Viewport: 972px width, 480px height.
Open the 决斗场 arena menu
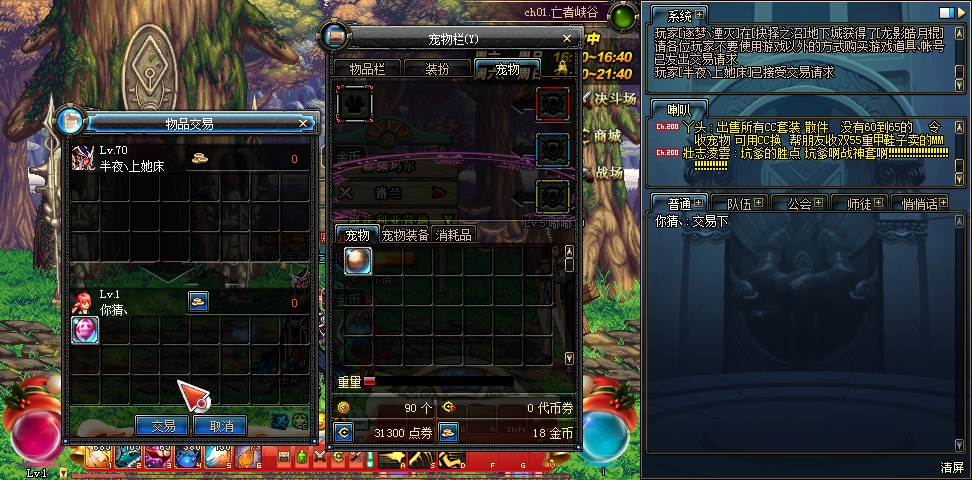click(x=614, y=98)
